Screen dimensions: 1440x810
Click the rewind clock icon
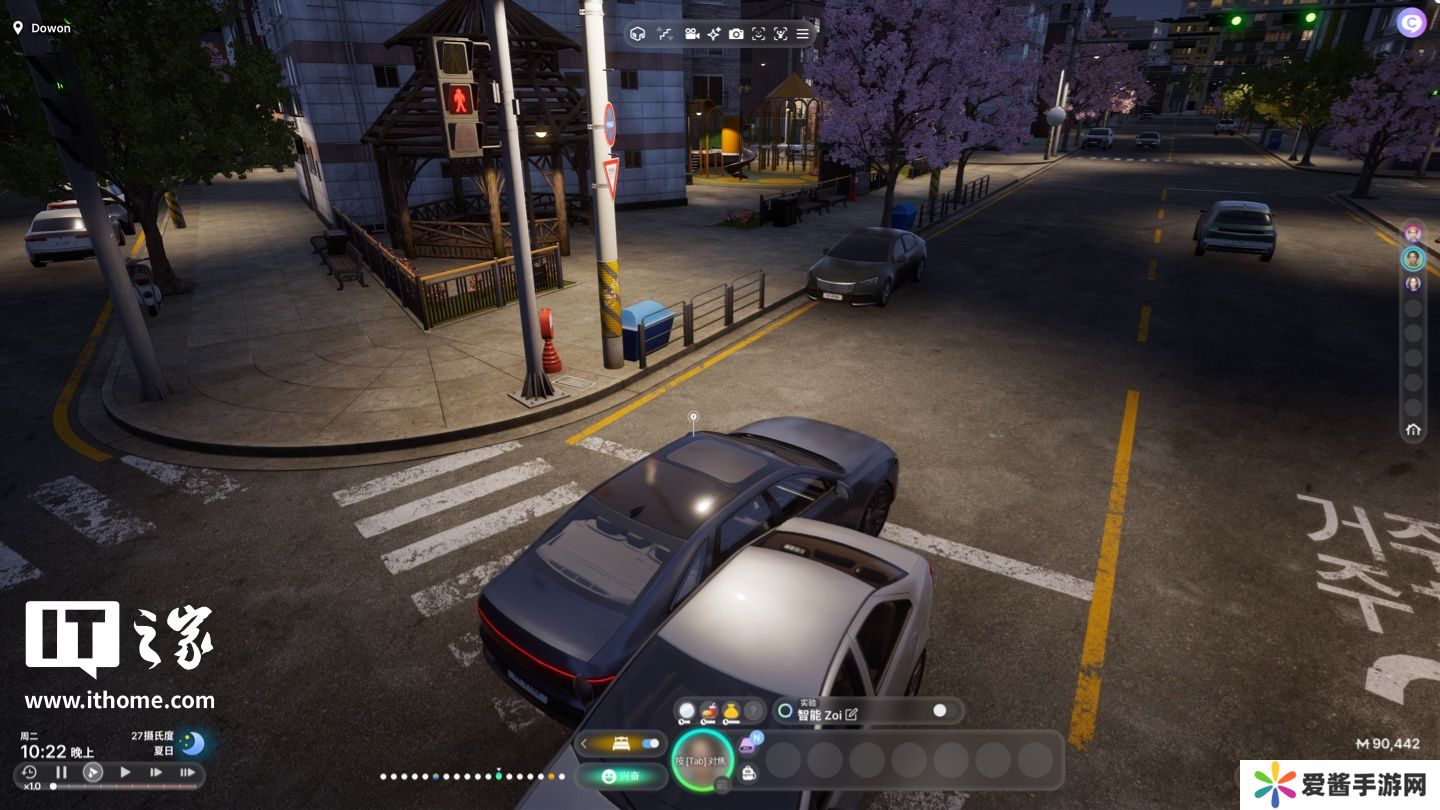click(x=30, y=772)
